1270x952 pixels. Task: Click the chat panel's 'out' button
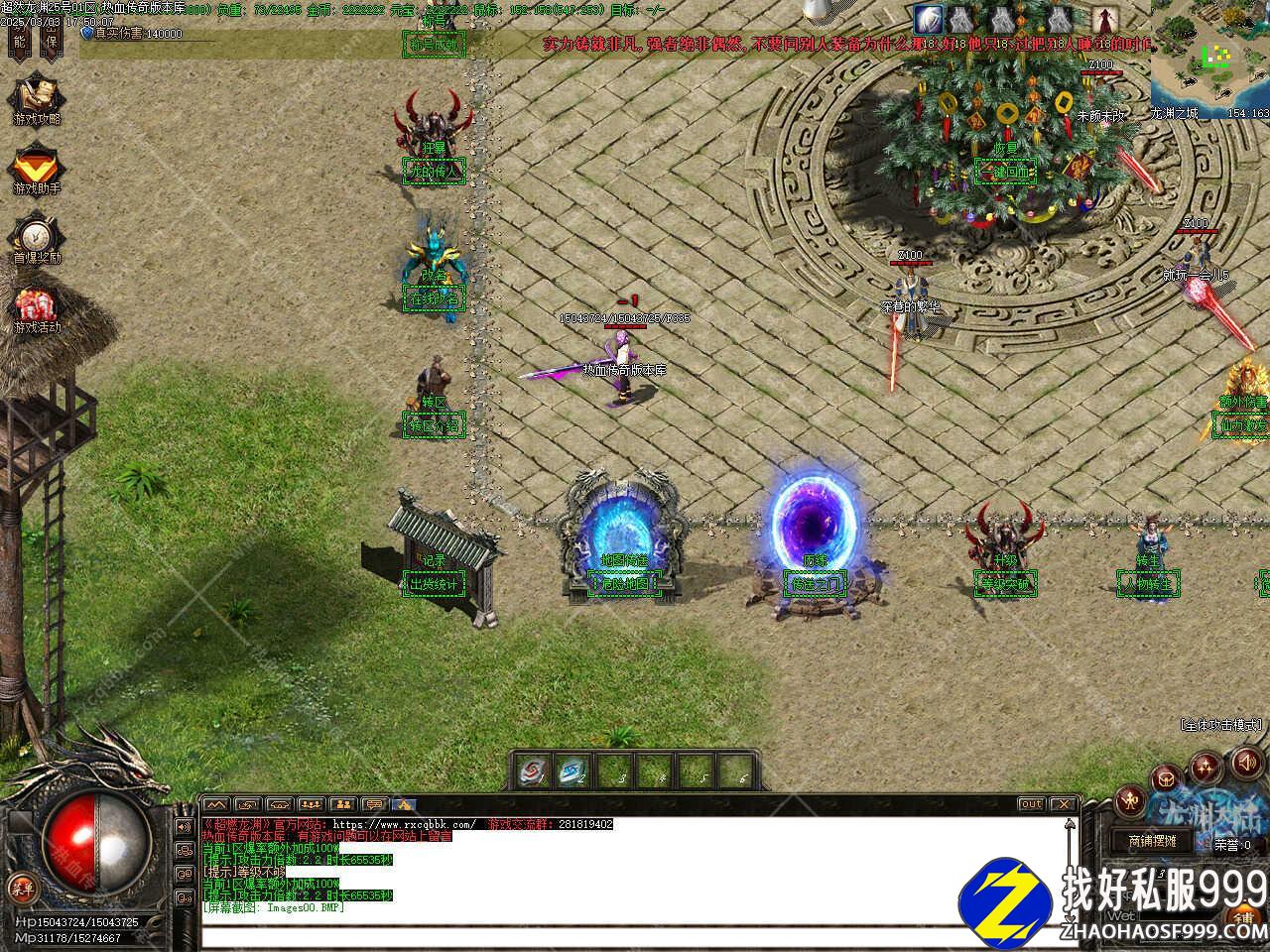click(x=1032, y=803)
